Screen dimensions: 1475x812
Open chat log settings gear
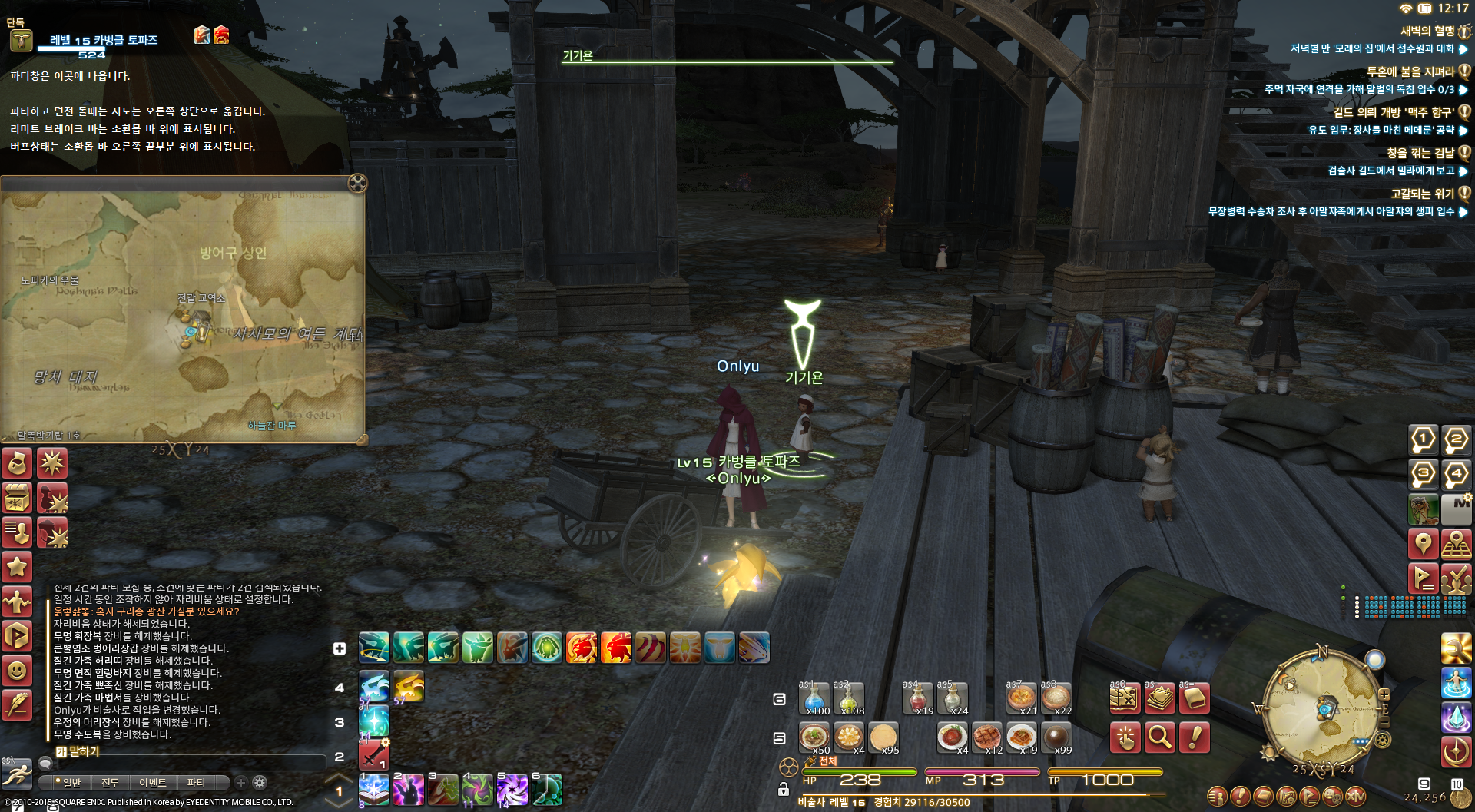(x=260, y=782)
